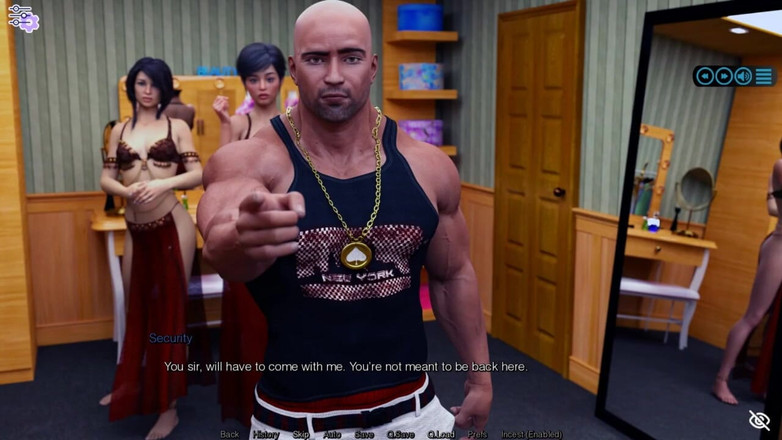The width and height of the screenshot is (782, 440).
Task: Click the rewind double-arrow button
Action: tap(705, 76)
